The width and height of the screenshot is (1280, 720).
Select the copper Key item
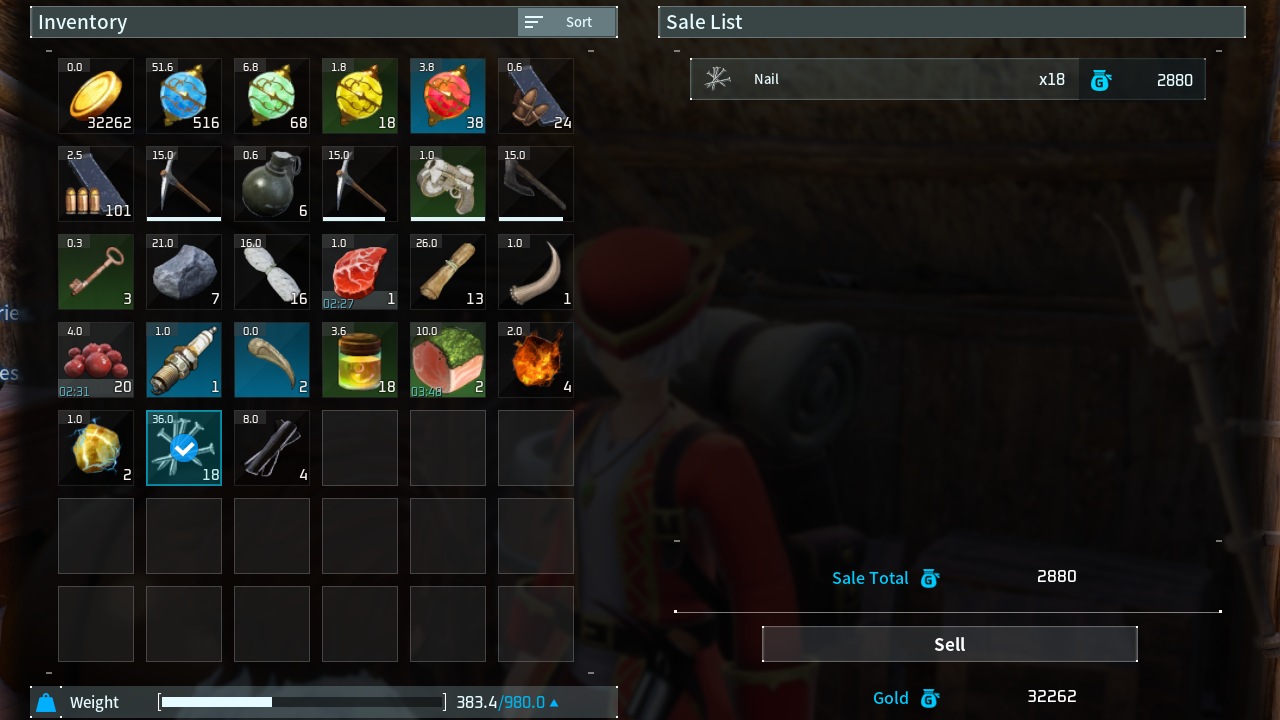pyautogui.click(x=96, y=272)
